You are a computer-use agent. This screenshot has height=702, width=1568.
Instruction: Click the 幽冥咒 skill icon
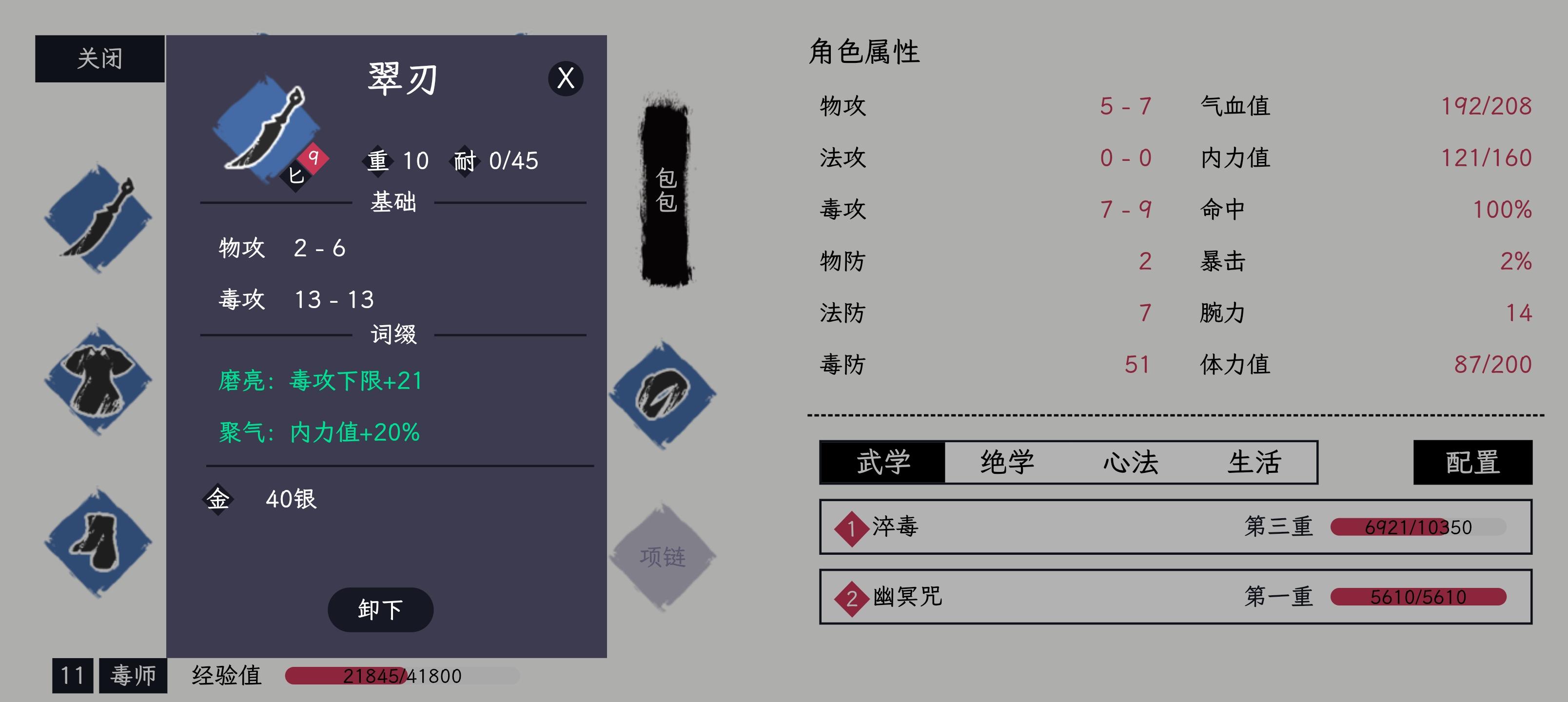852,597
